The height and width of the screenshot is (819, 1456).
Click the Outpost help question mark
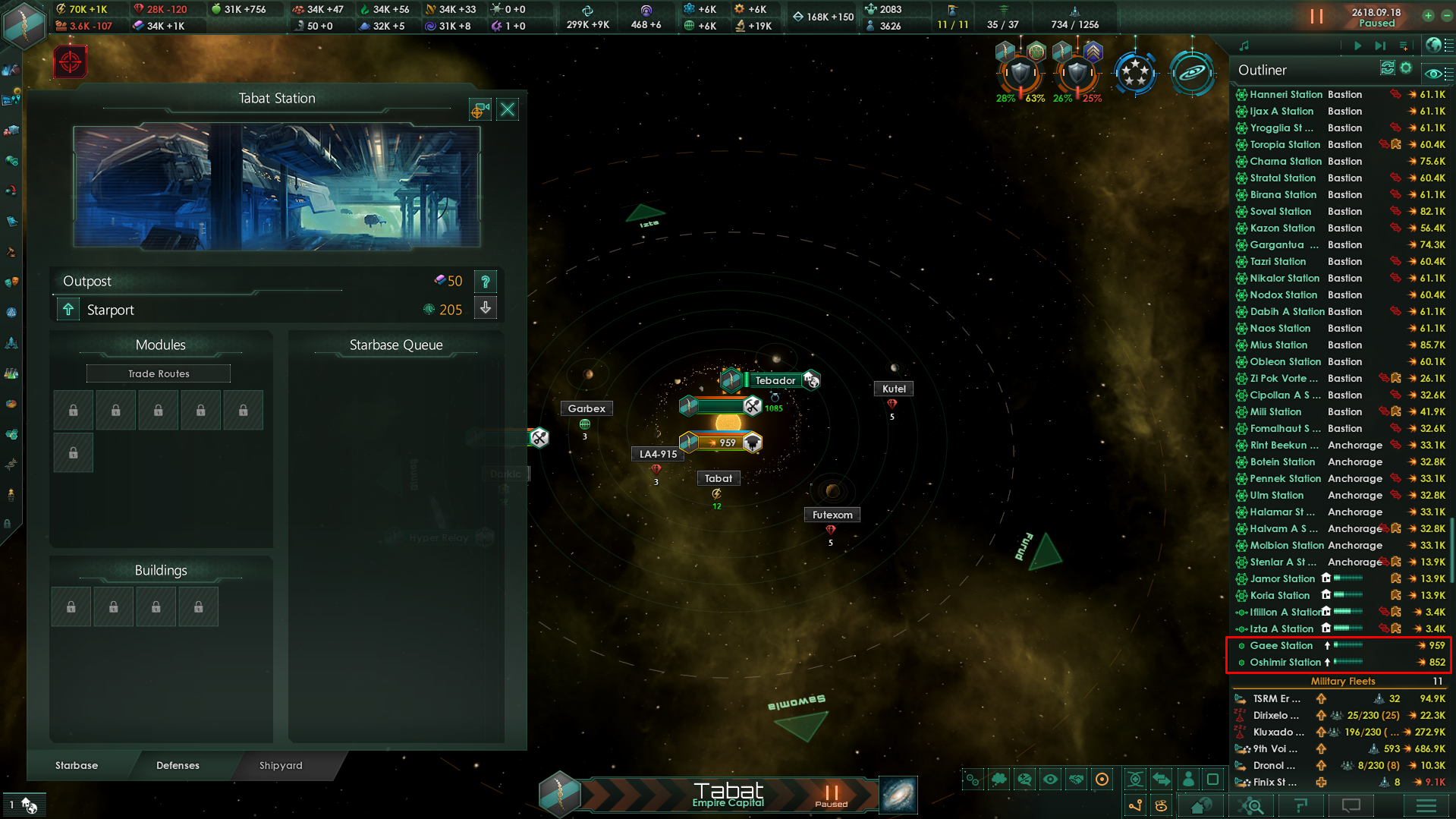pyautogui.click(x=486, y=282)
